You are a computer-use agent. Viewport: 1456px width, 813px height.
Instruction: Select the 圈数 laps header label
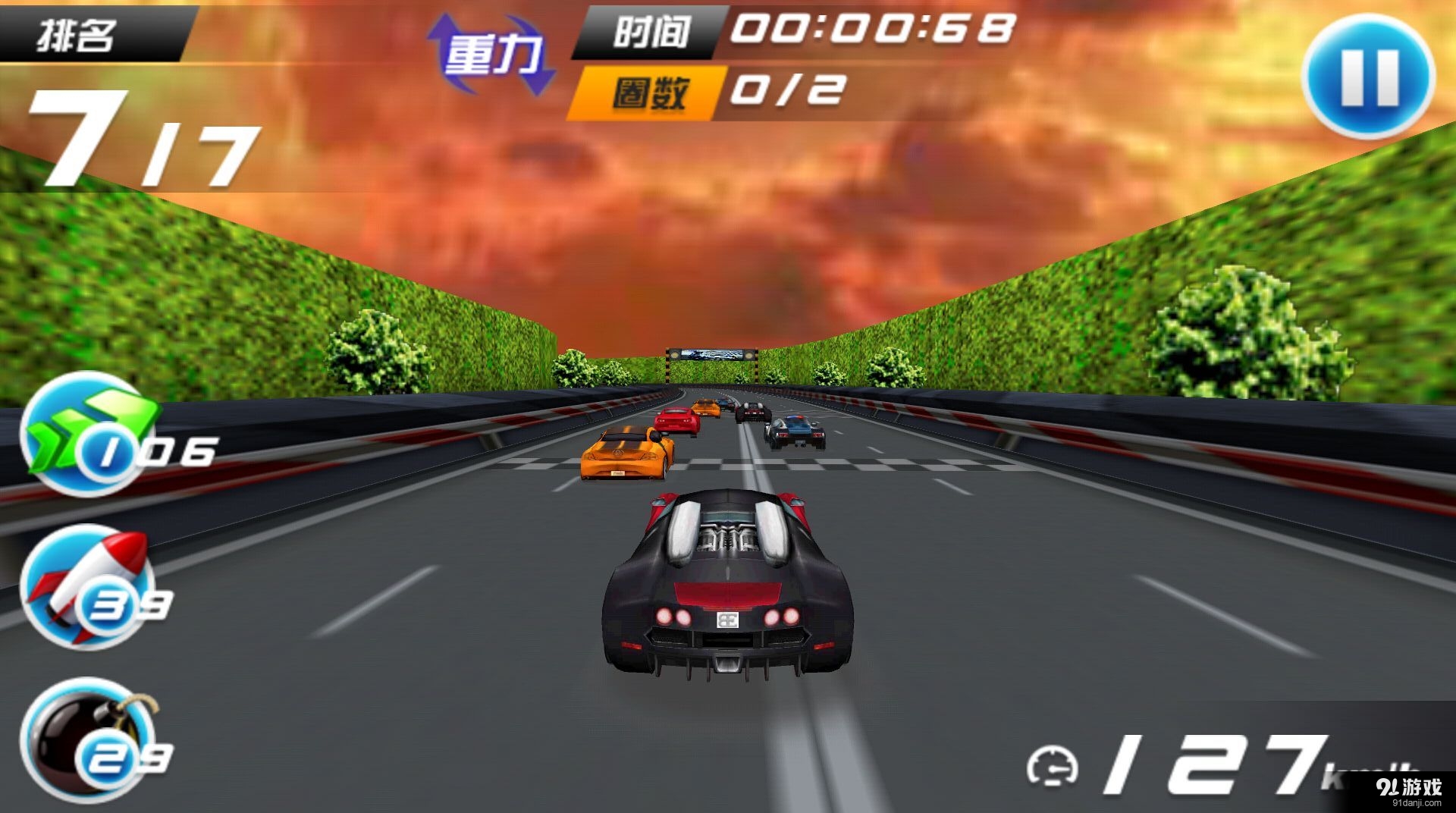[x=651, y=91]
